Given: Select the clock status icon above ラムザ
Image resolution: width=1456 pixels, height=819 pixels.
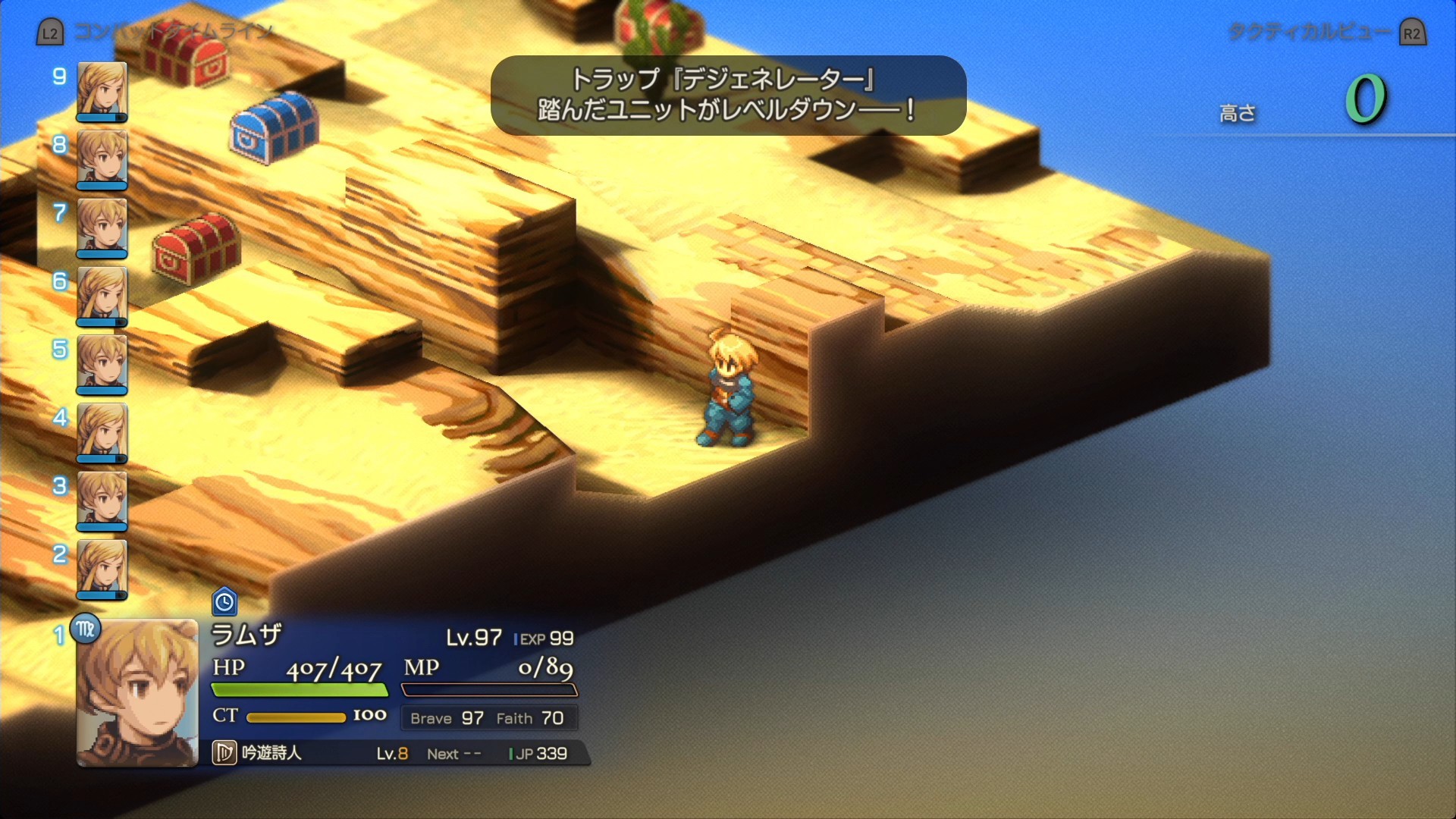Looking at the screenshot, I should point(224,602).
